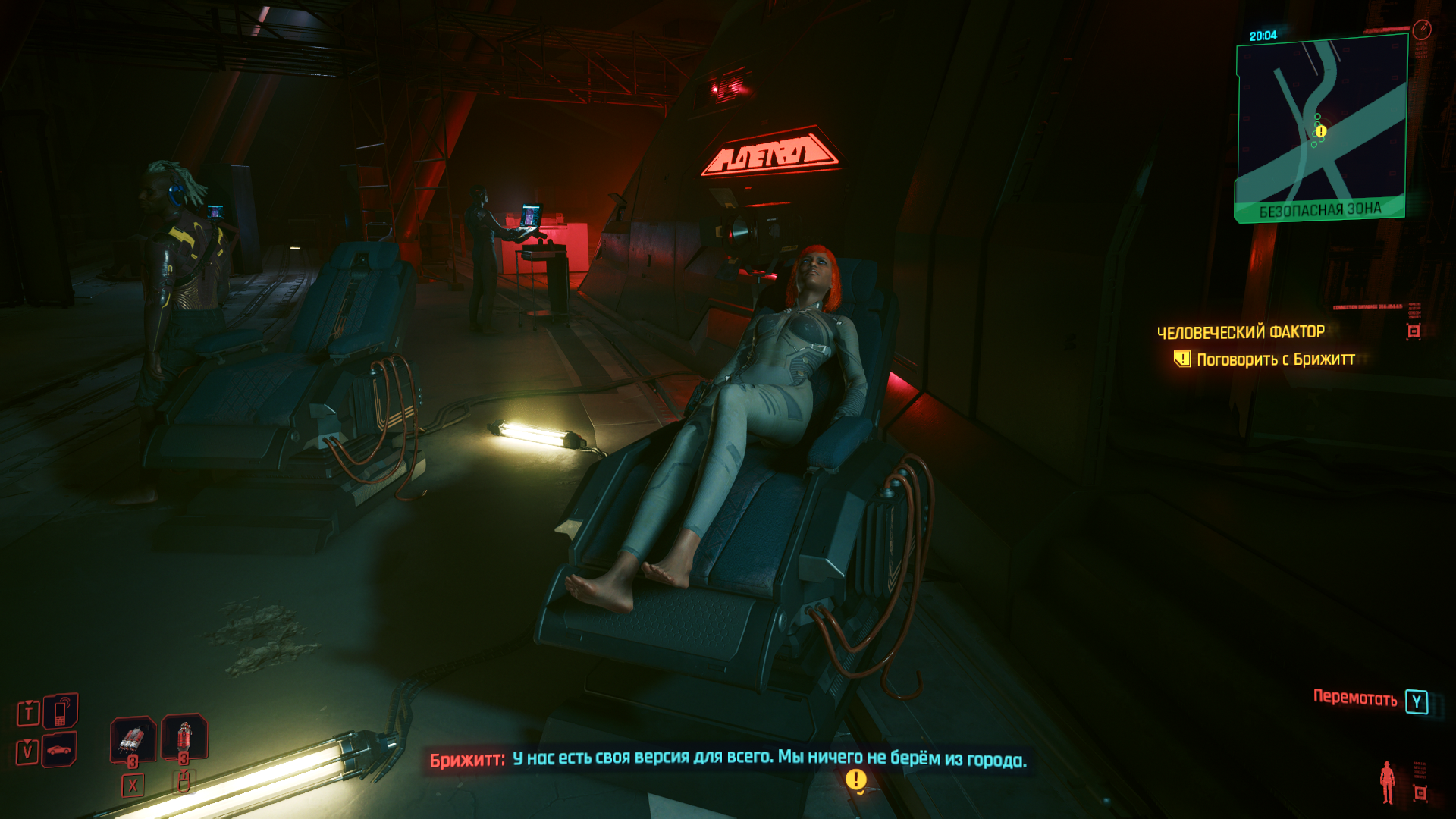Select the red grenade quick slot

[x=184, y=736]
